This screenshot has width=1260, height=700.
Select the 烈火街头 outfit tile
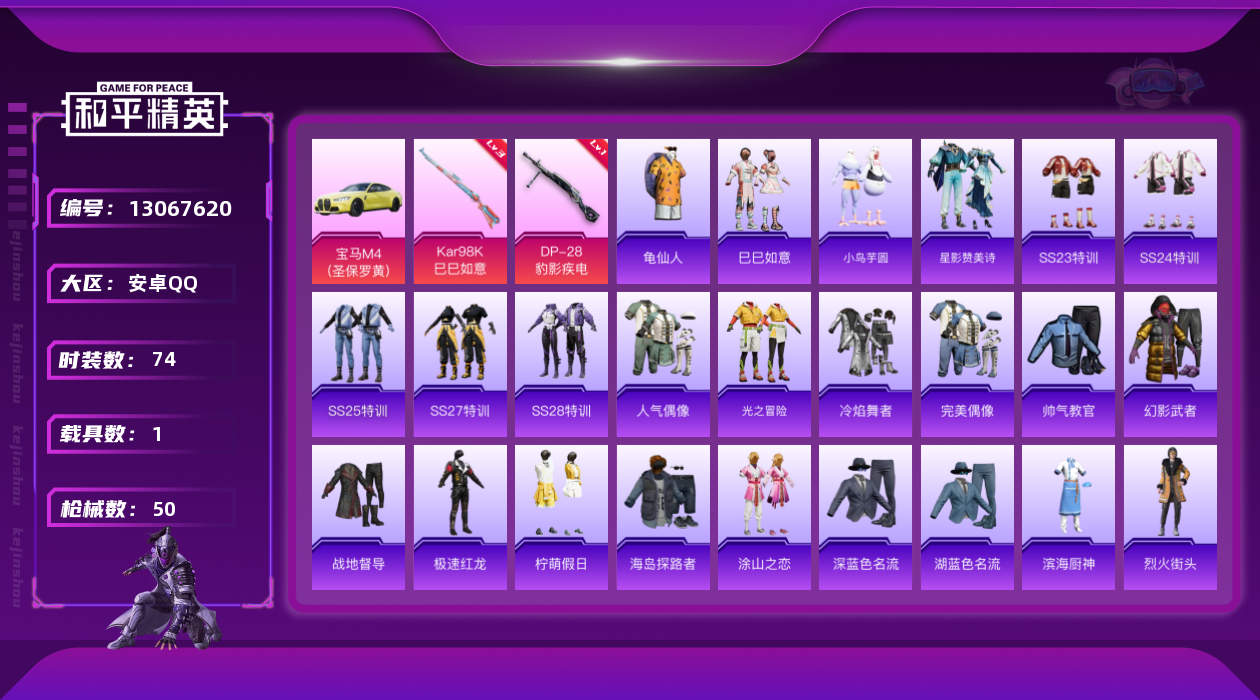1170,517
